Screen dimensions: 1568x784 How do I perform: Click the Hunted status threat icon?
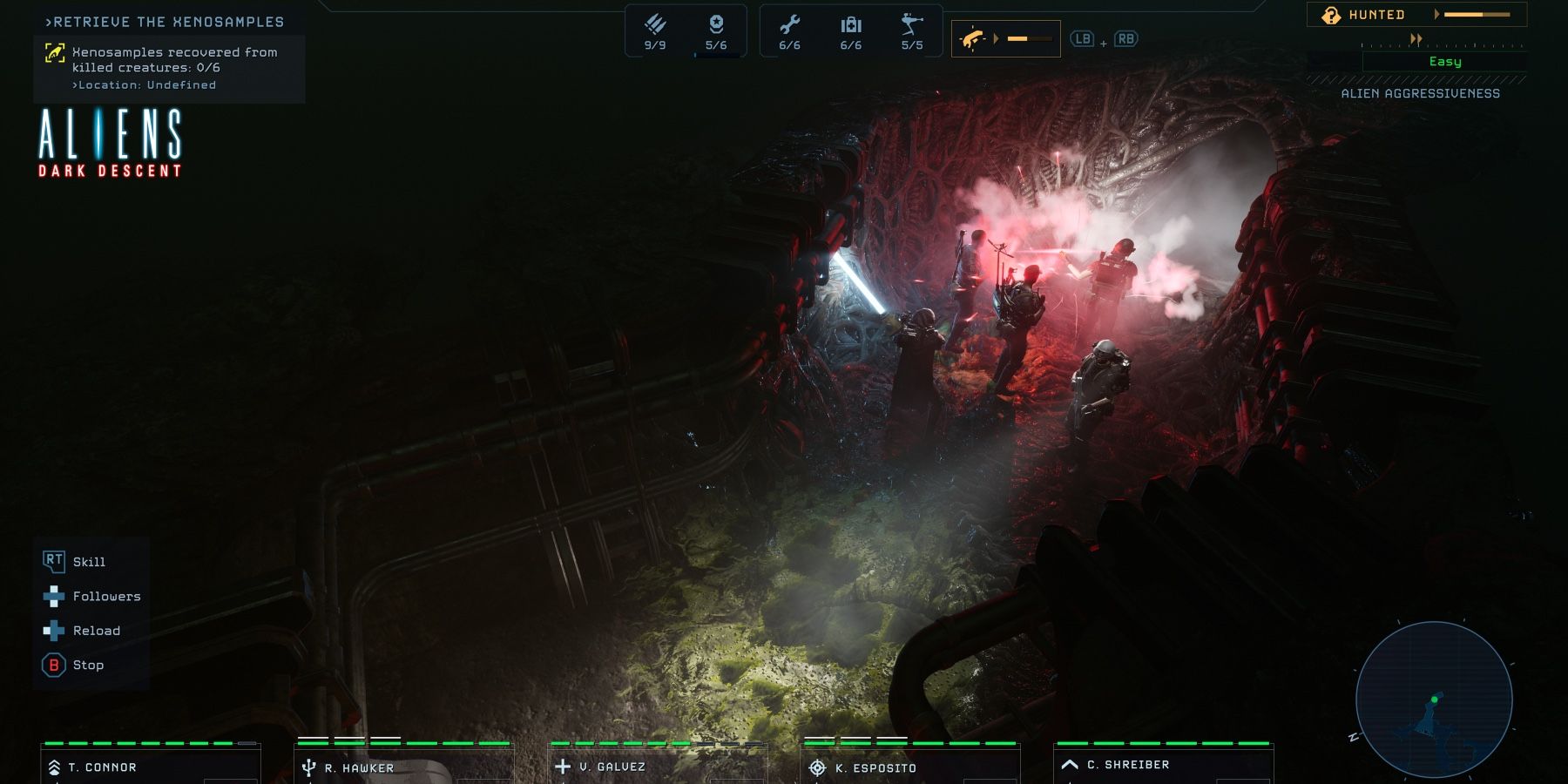pos(1330,15)
